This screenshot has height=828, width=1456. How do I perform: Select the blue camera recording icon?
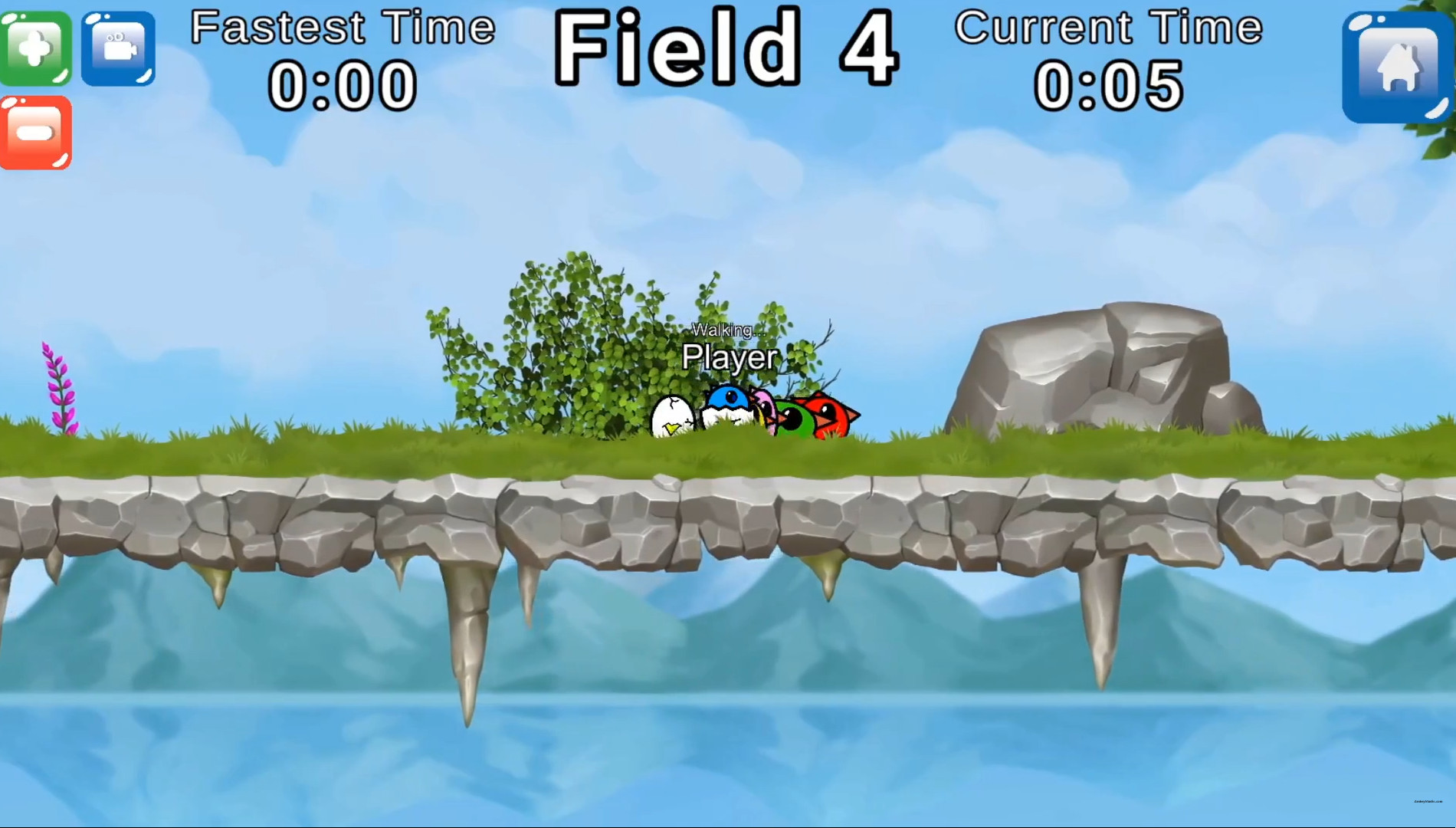pos(116,48)
